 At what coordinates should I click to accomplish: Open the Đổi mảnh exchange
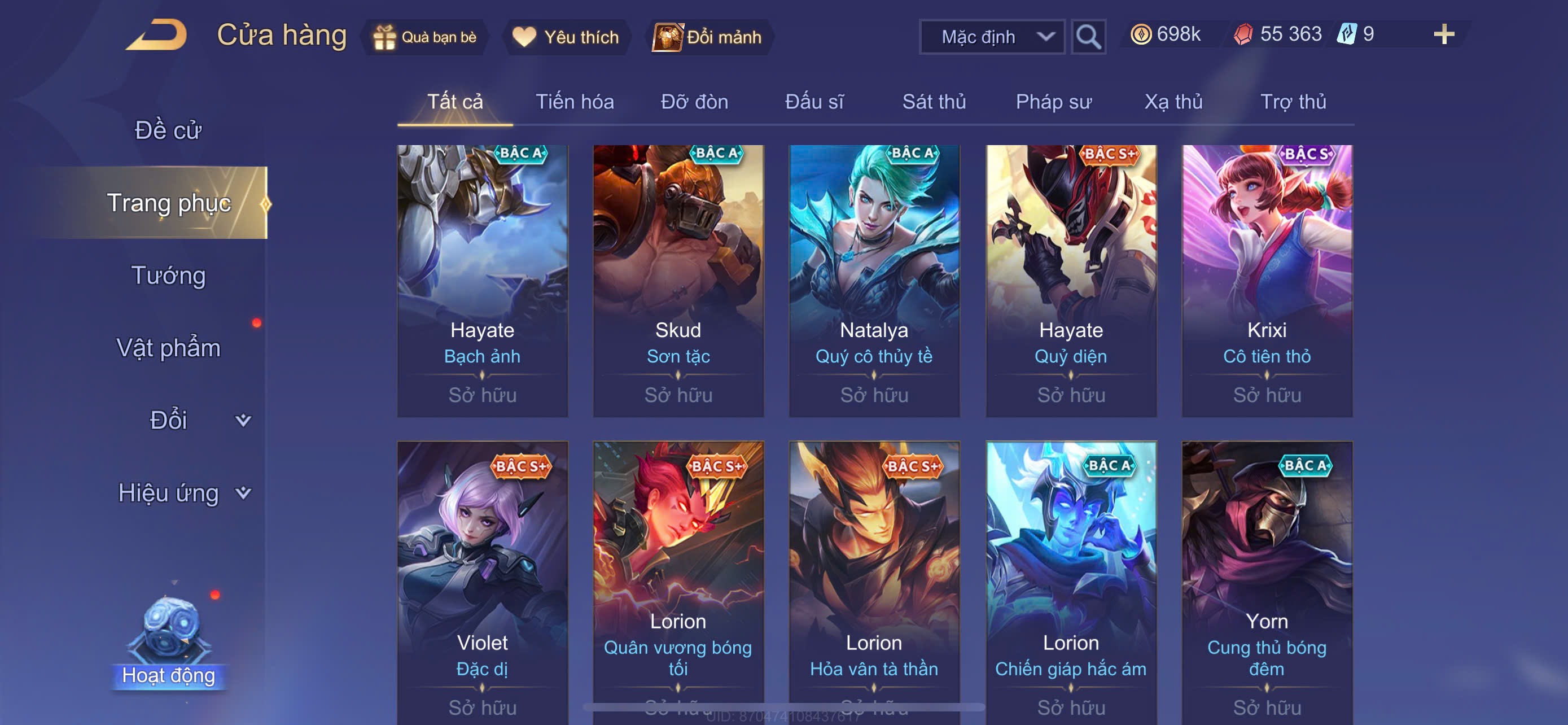click(x=707, y=37)
